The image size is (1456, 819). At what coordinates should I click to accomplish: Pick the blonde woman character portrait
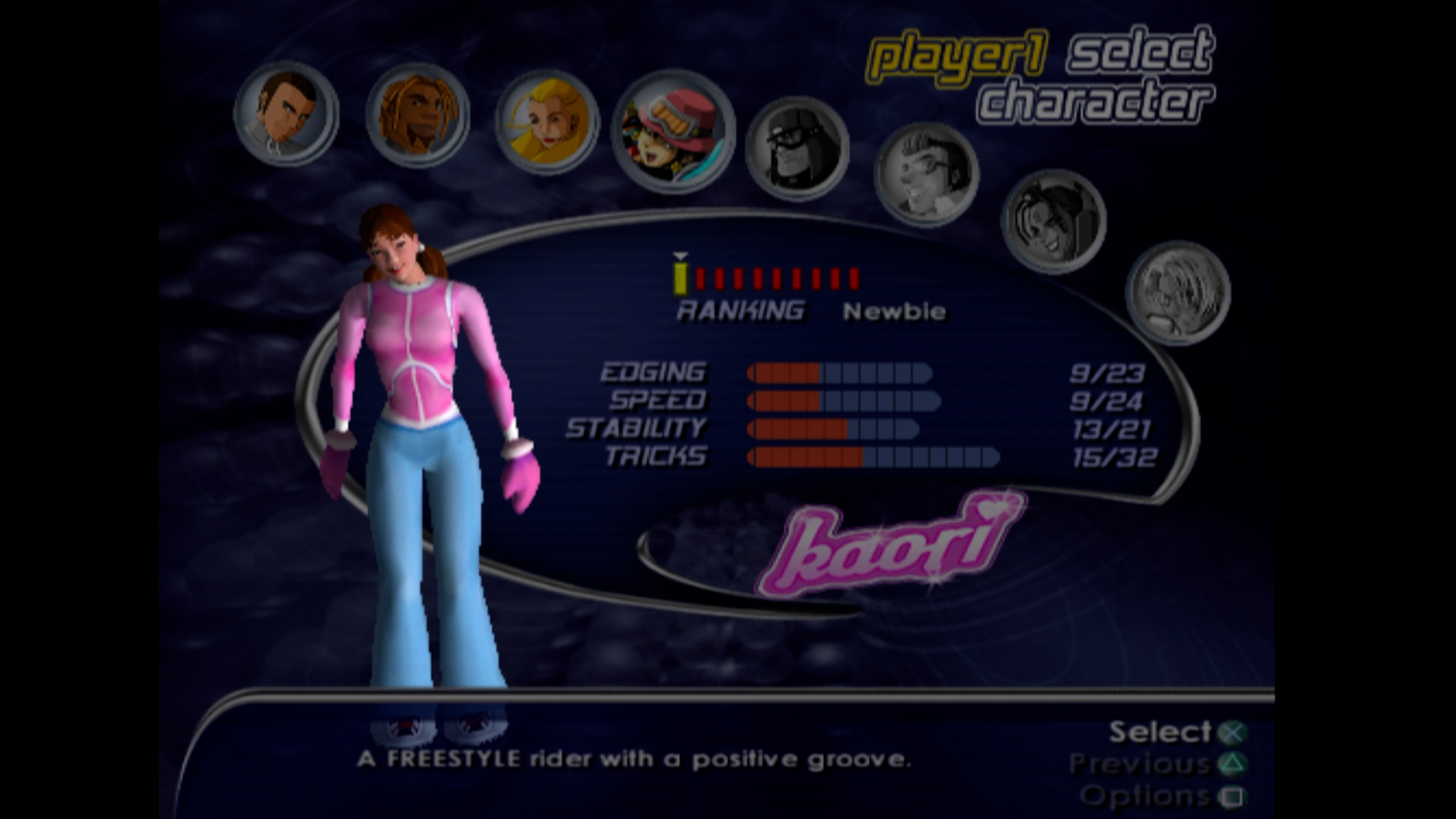click(x=547, y=123)
